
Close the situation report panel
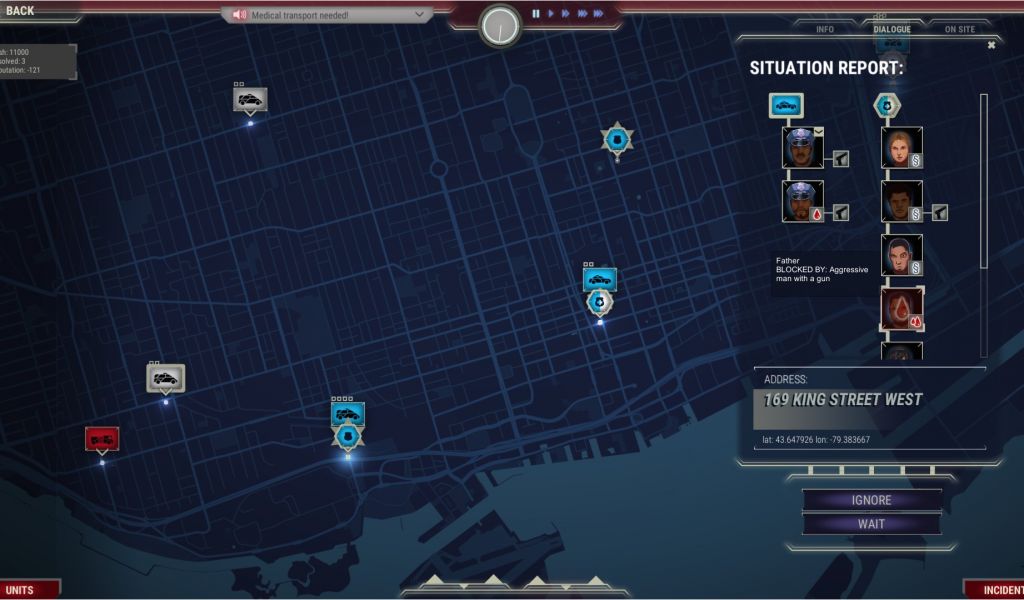(991, 45)
